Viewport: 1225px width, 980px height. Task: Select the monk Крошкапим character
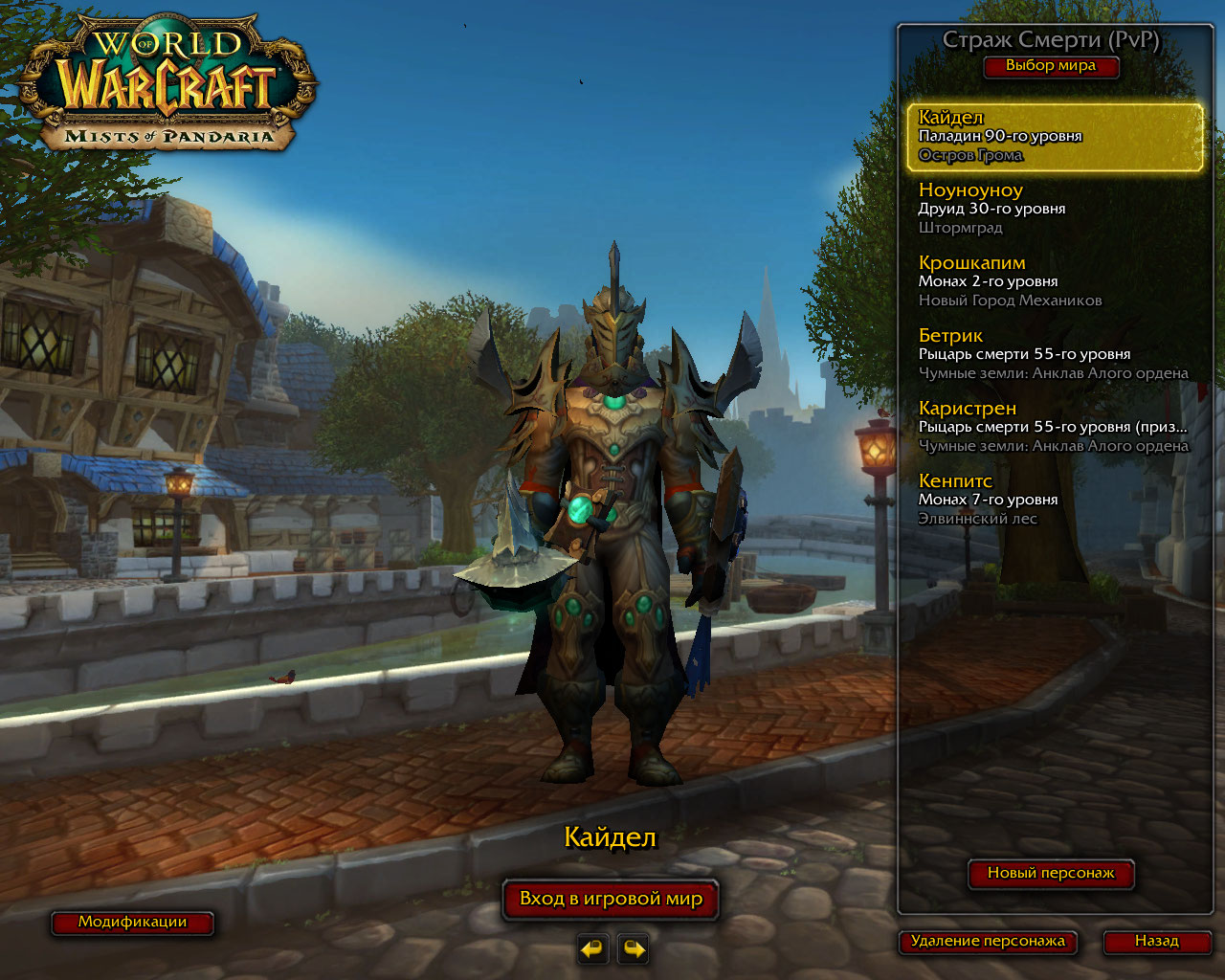pyautogui.click(x=1054, y=281)
